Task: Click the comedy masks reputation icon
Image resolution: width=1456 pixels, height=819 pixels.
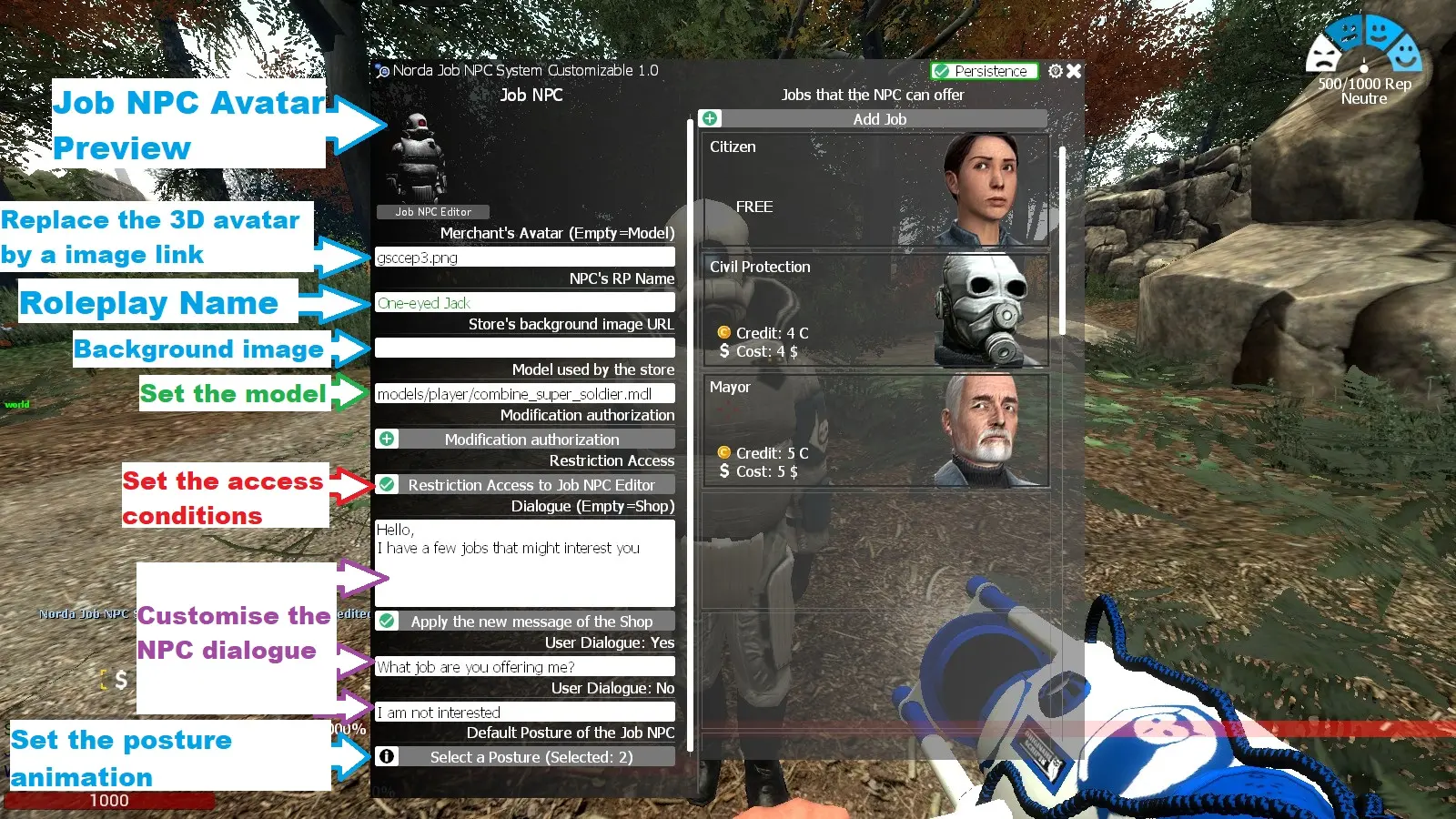Action: (x=1362, y=43)
